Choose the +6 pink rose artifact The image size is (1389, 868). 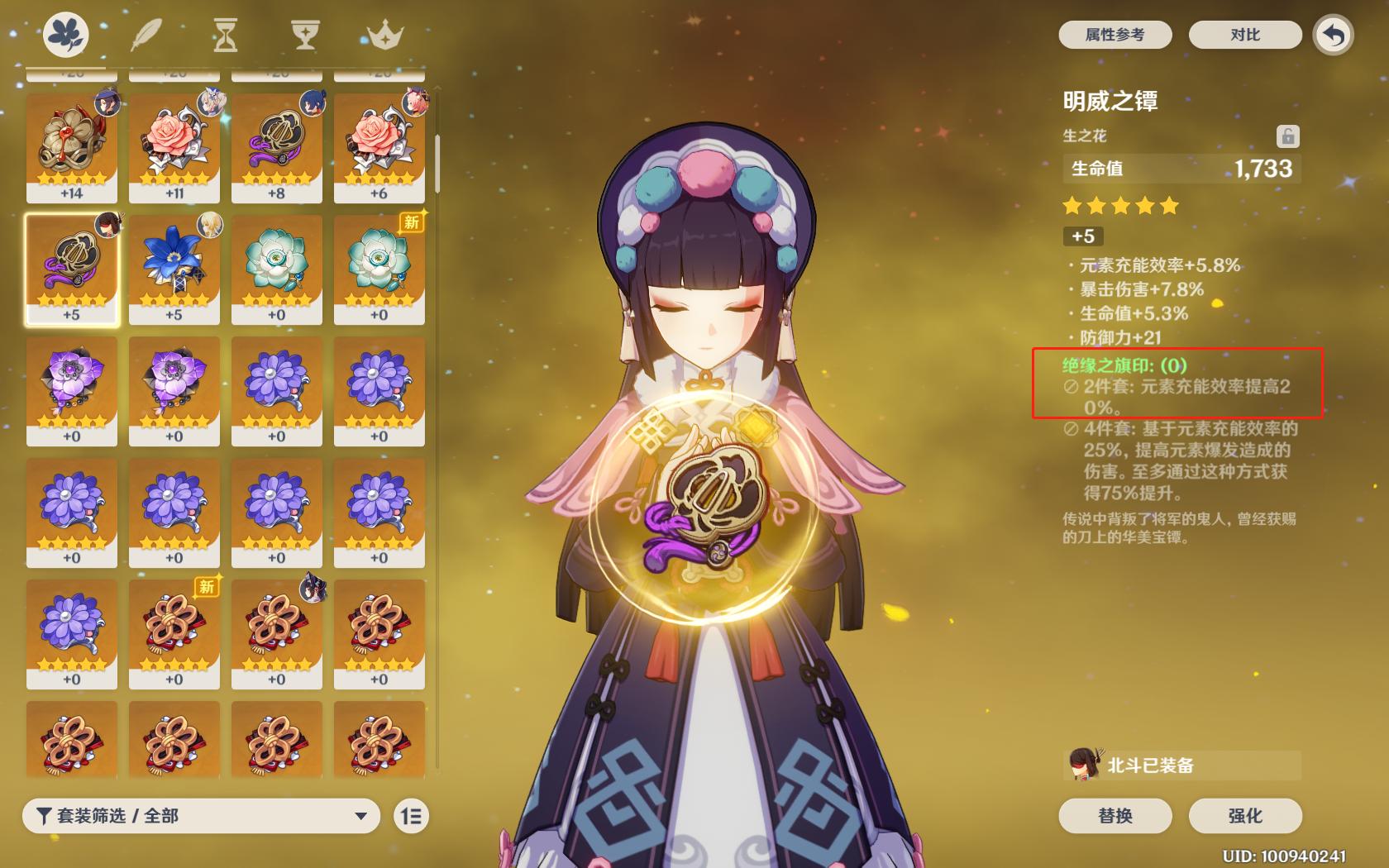[x=379, y=148]
